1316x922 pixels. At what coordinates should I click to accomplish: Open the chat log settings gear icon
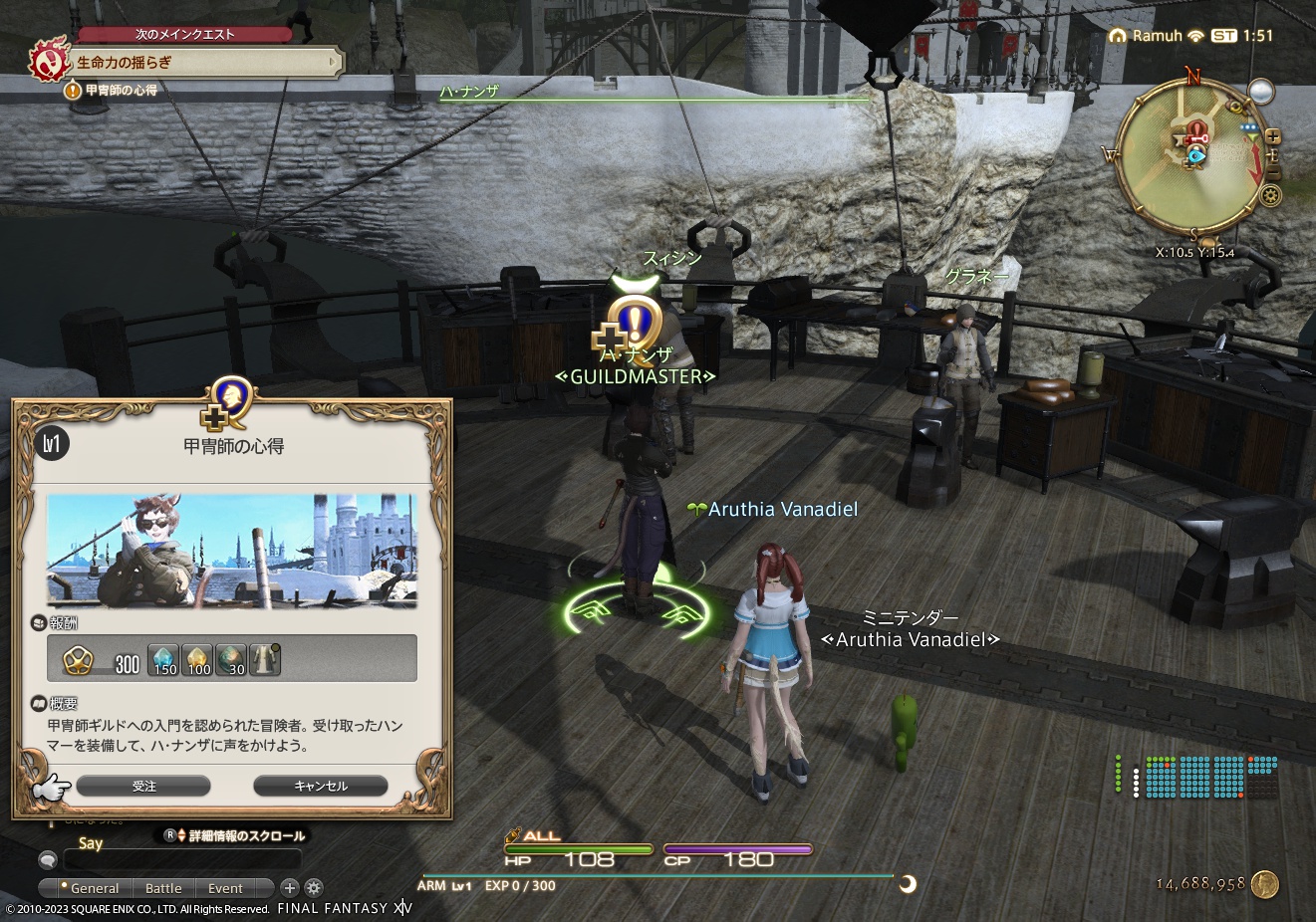click(x=314, y=887)
